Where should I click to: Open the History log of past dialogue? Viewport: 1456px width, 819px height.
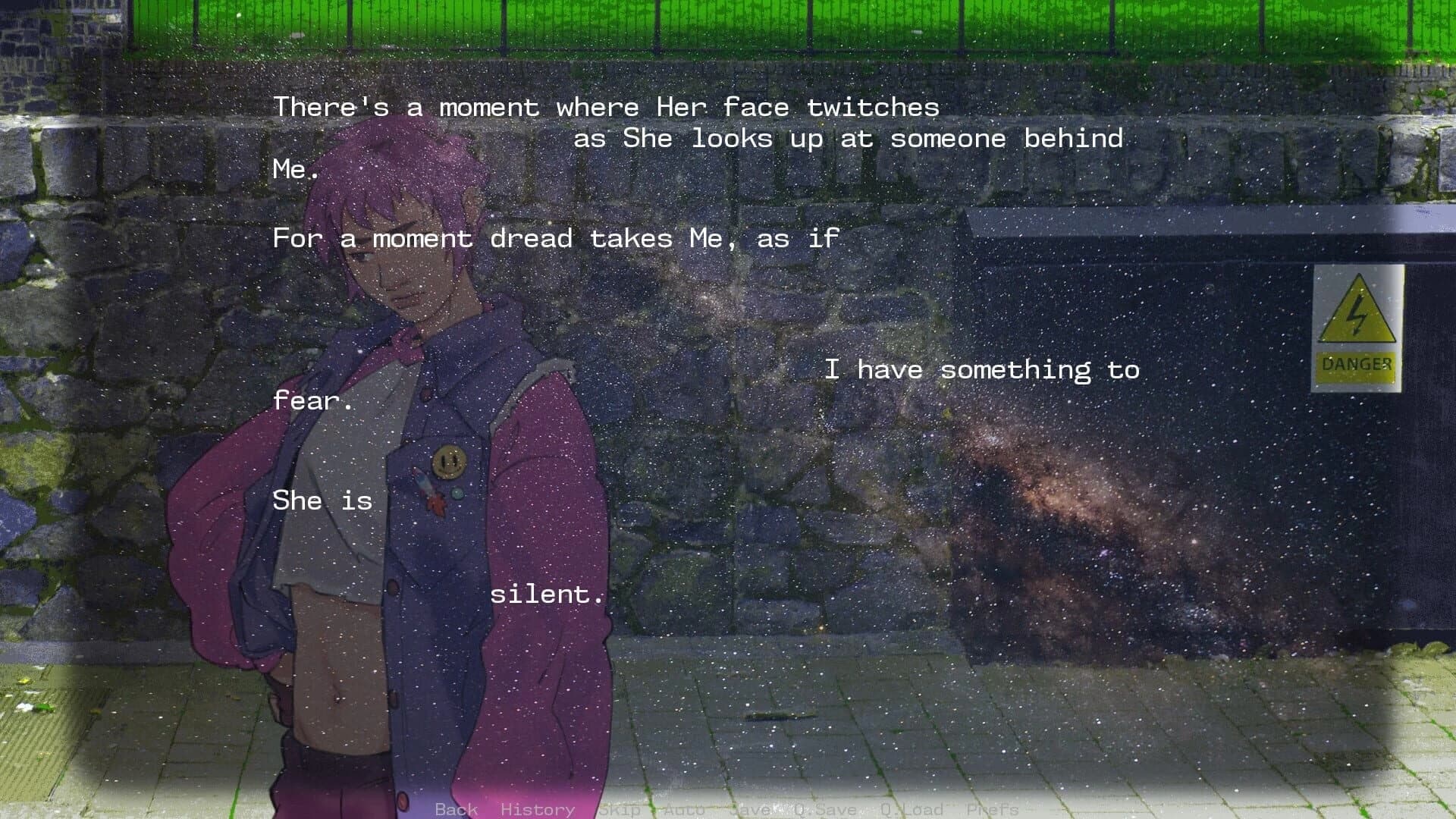[538, 809]
